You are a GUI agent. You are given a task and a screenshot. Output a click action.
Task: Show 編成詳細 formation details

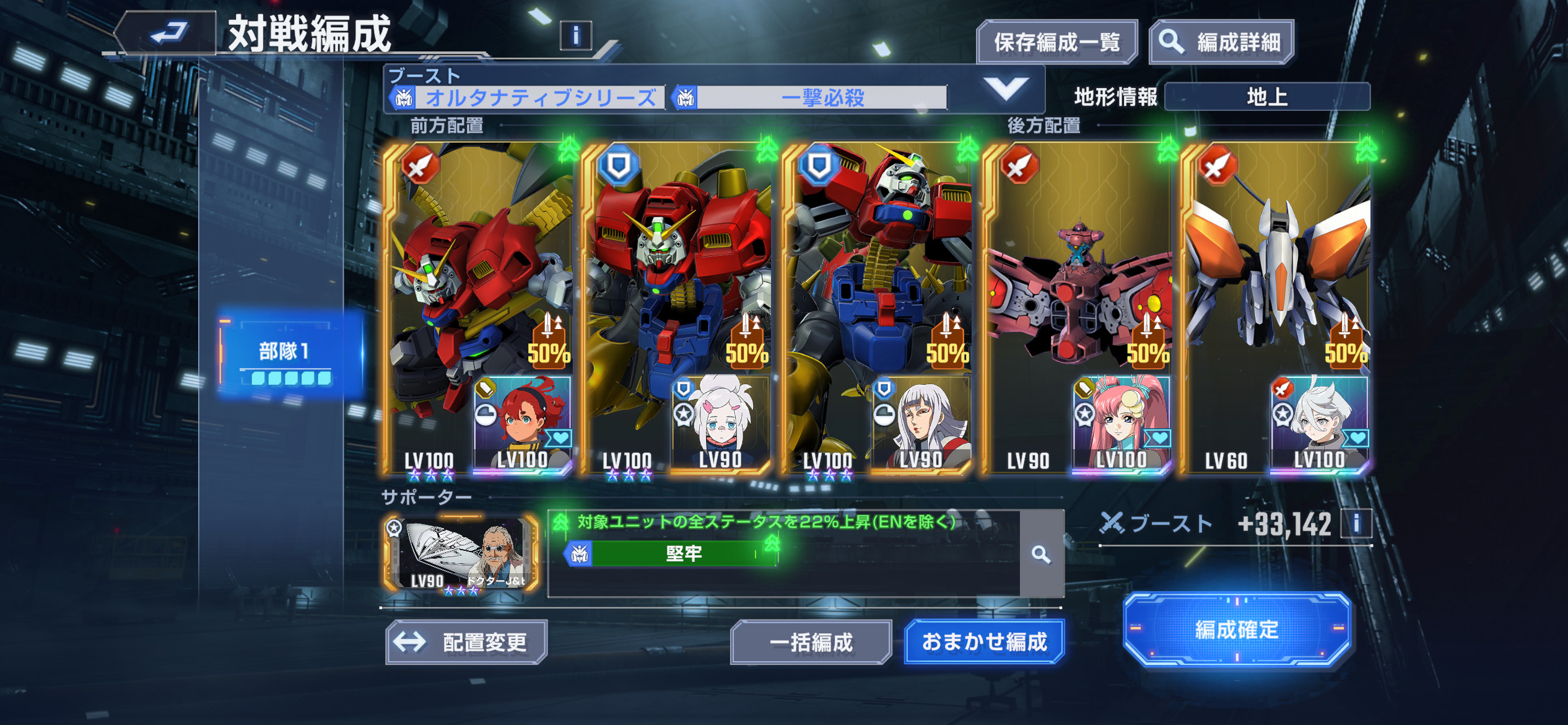click(x=1221, y=42)
